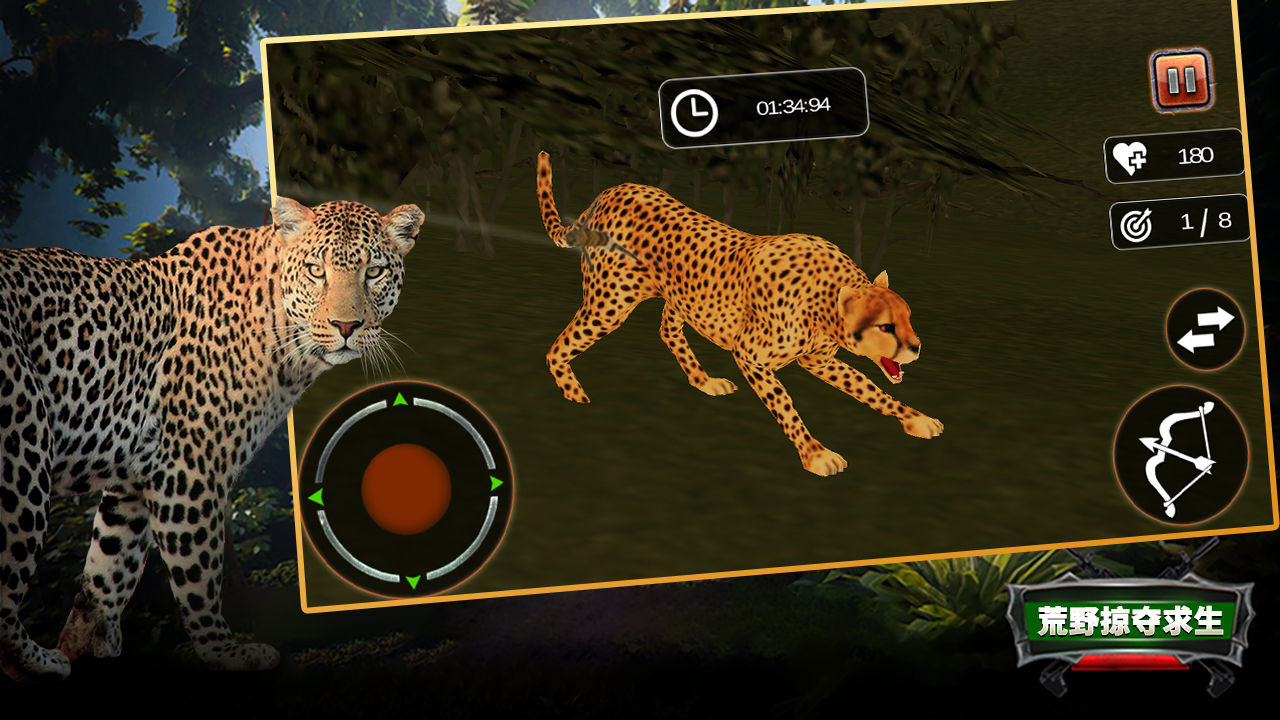Tap the joystick's right arrow

tap(496, 484)
